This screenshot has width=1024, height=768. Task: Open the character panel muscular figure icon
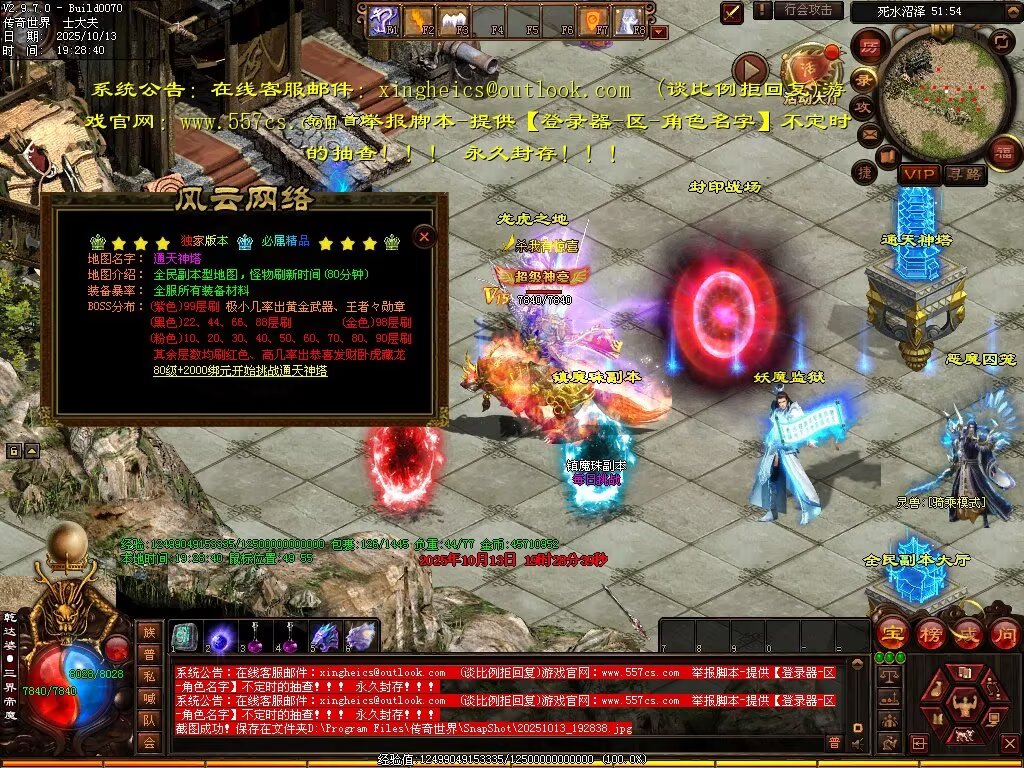965,704
